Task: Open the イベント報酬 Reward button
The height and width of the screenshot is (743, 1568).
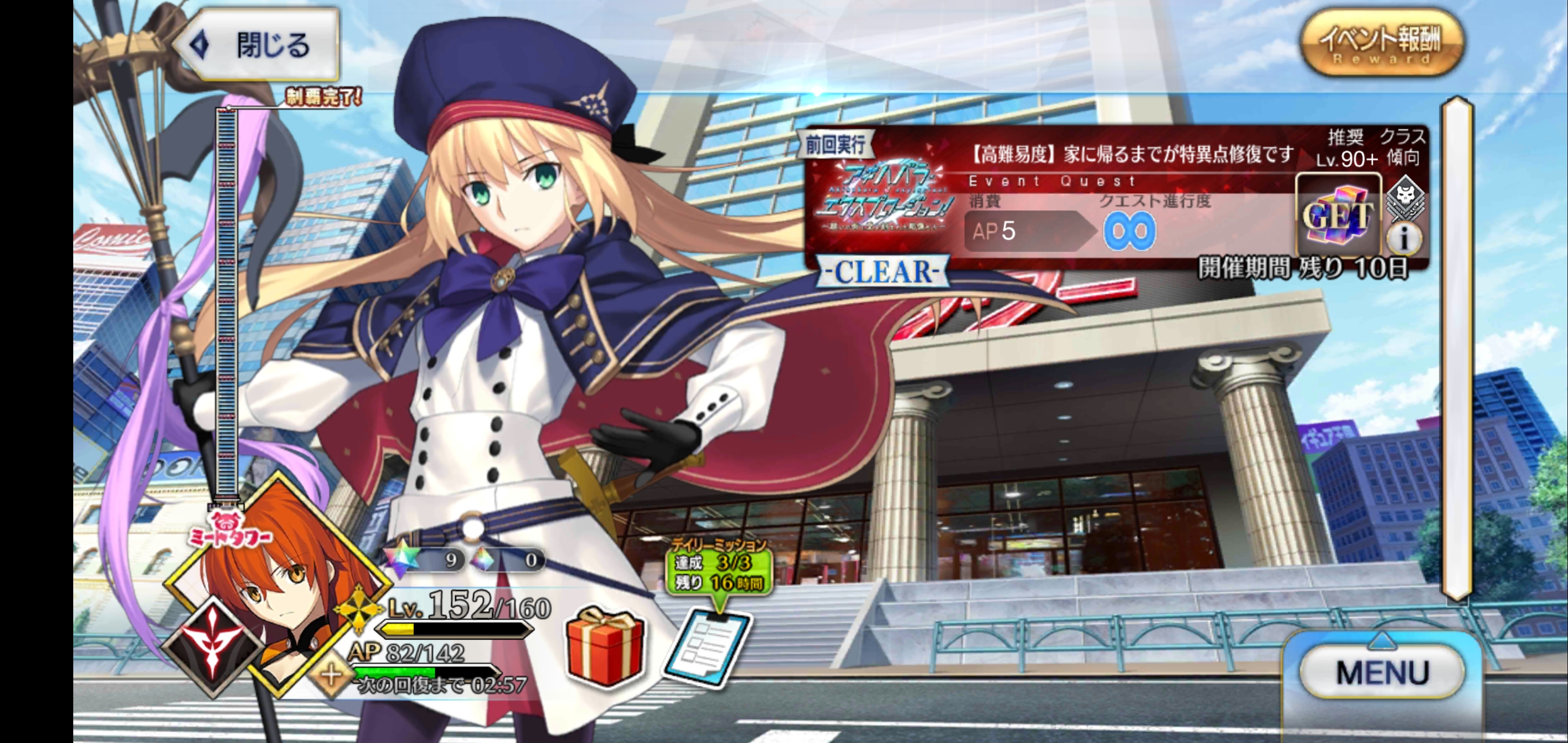Action: (1381, 44)
